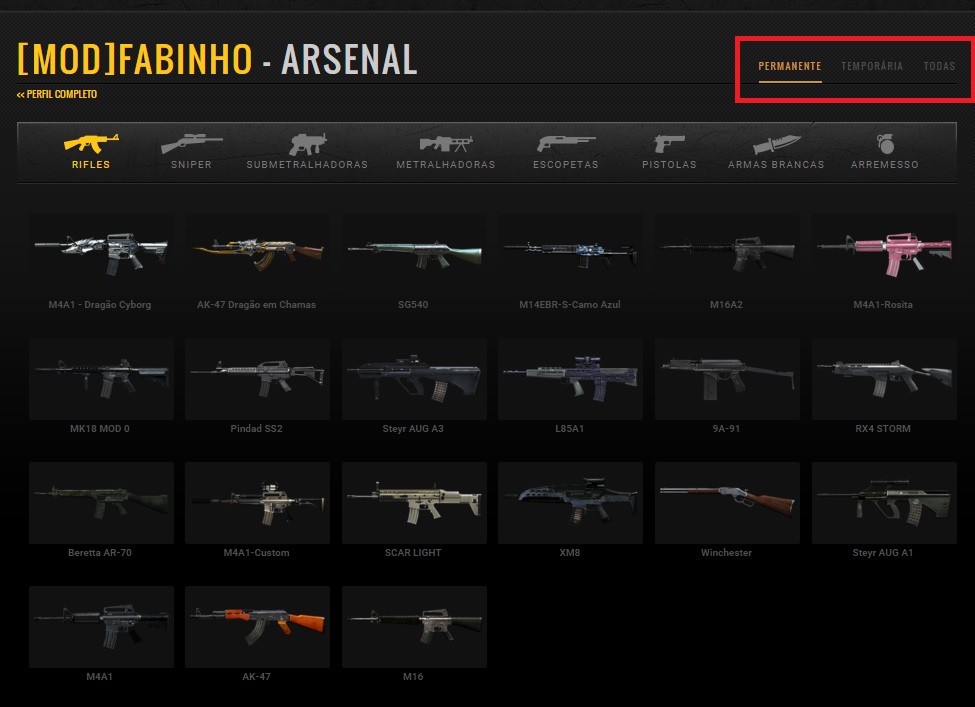The image size is (975, 707).
Task: Switch to the Temporária filter tab
Action: (872, 67)
